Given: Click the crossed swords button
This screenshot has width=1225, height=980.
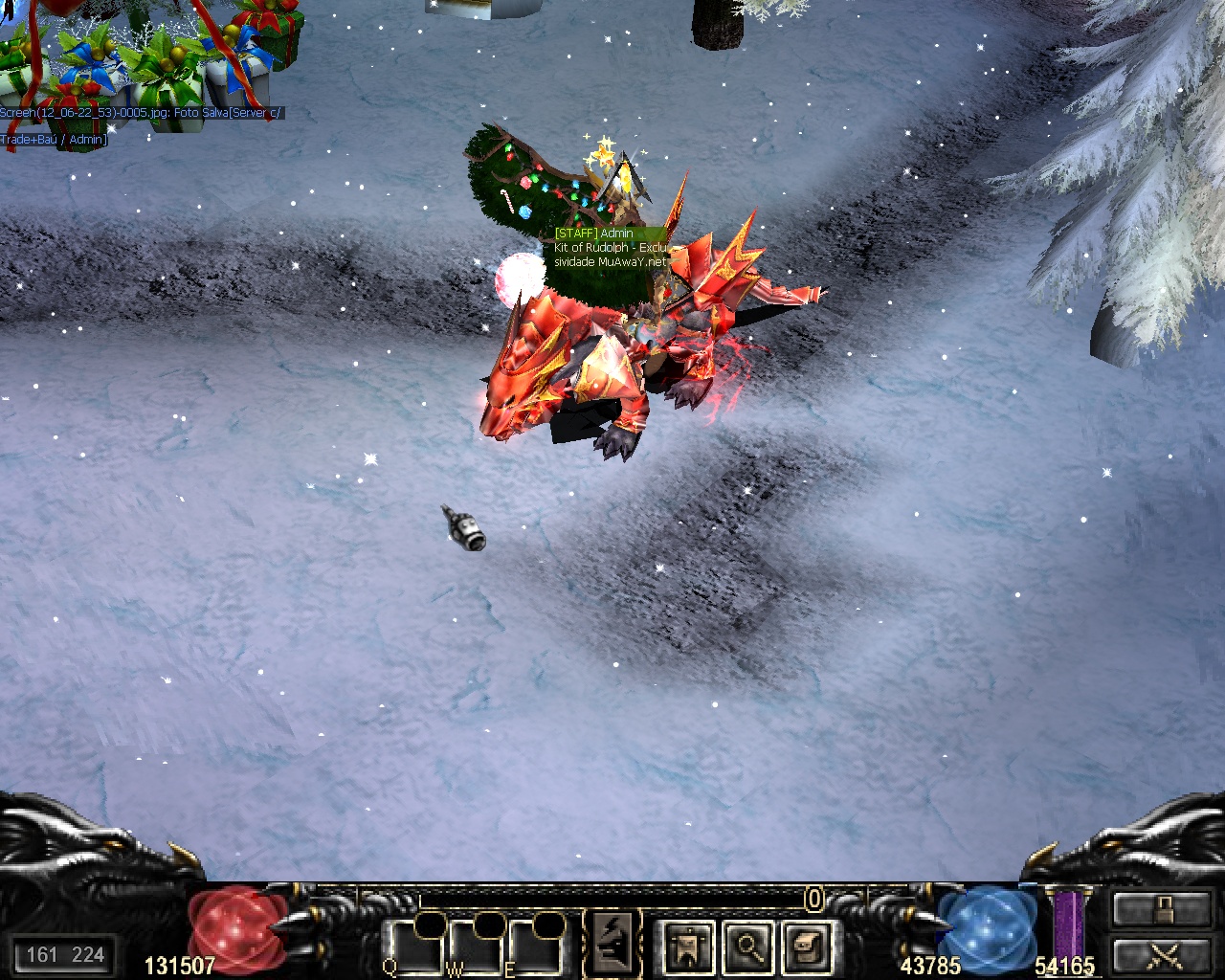Looking at the screenshot, I should (1162, 954).
